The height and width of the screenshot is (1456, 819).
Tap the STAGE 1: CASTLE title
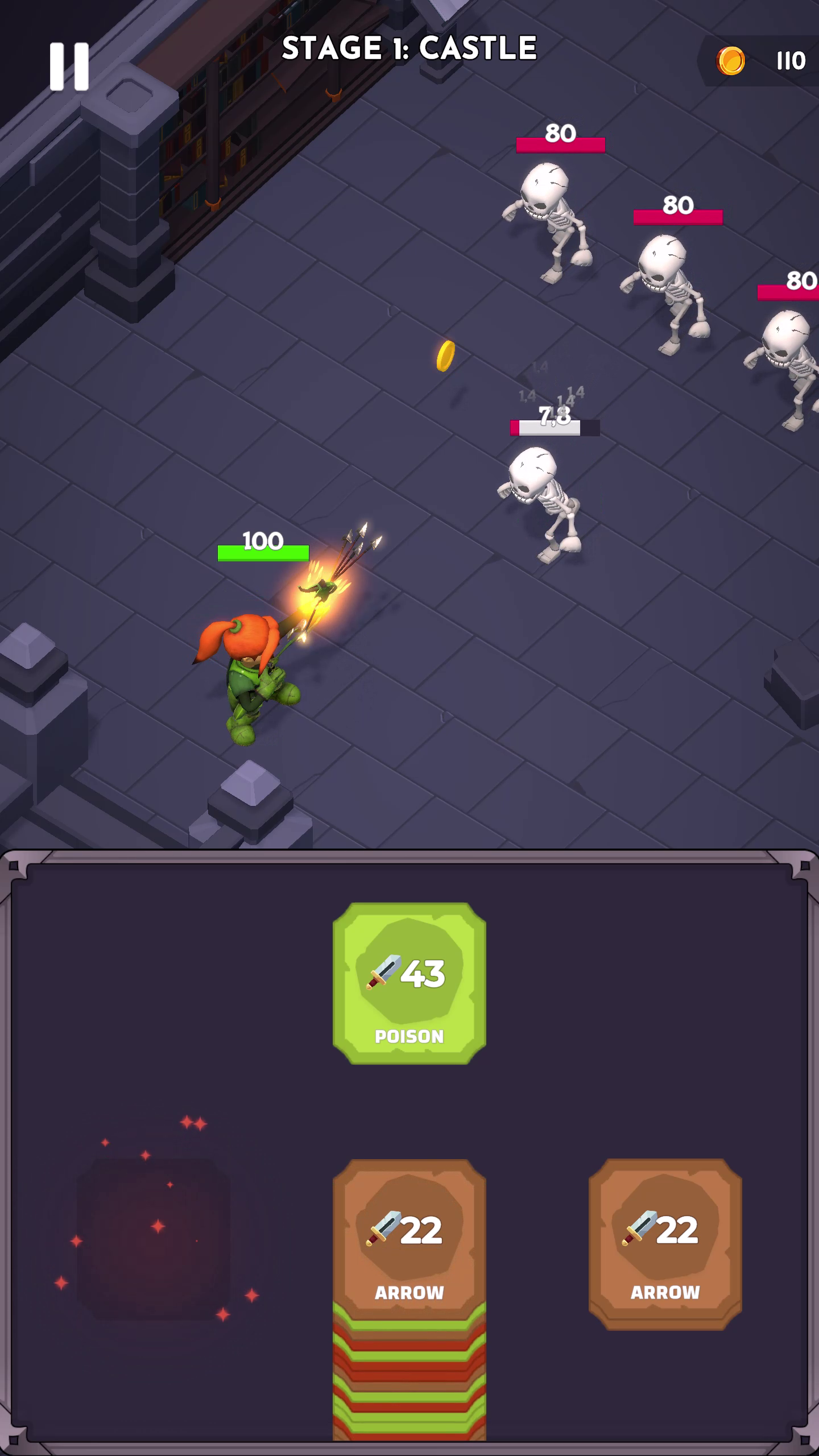409,48
